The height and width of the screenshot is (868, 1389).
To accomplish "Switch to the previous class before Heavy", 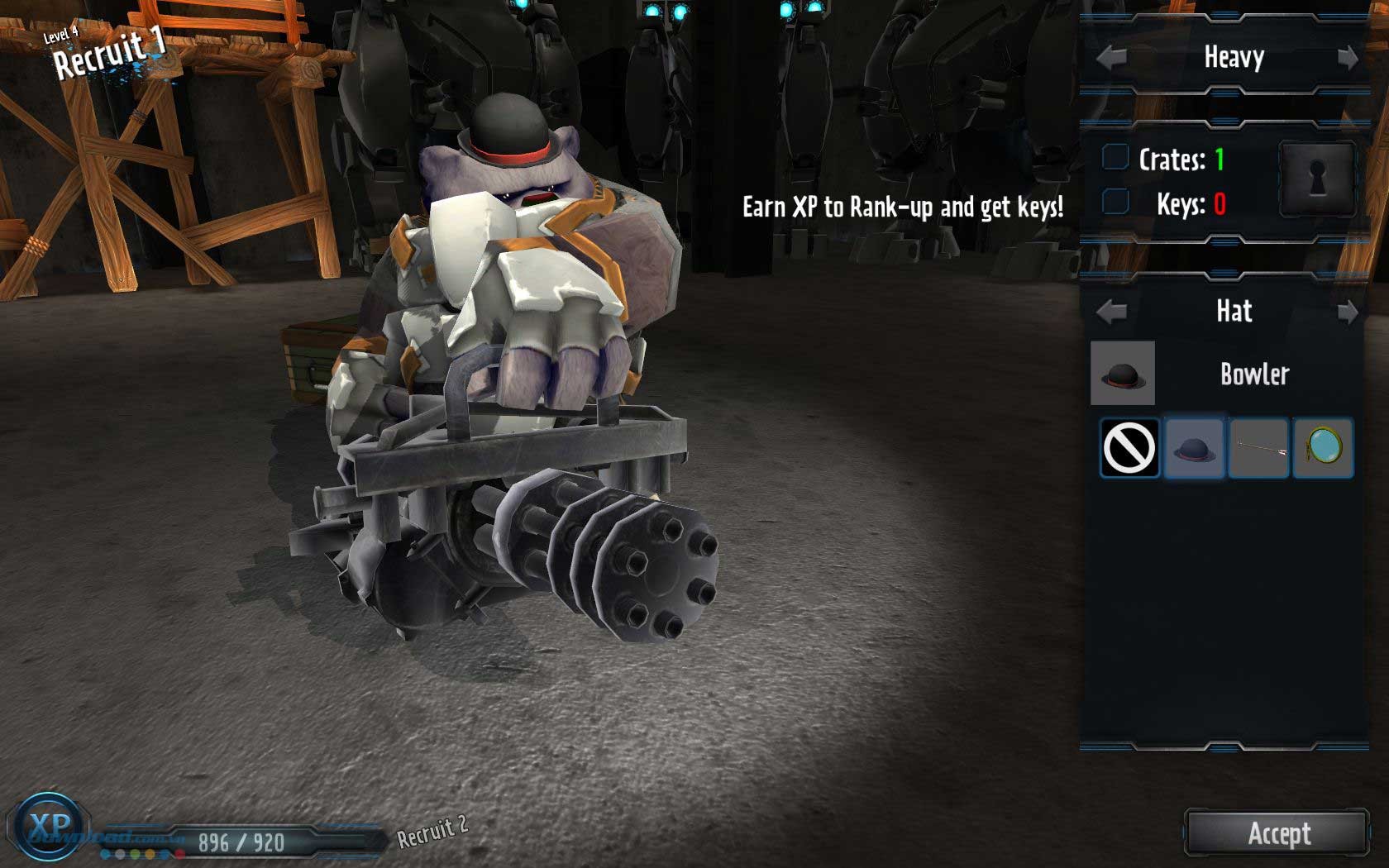I will [1111, 58].
